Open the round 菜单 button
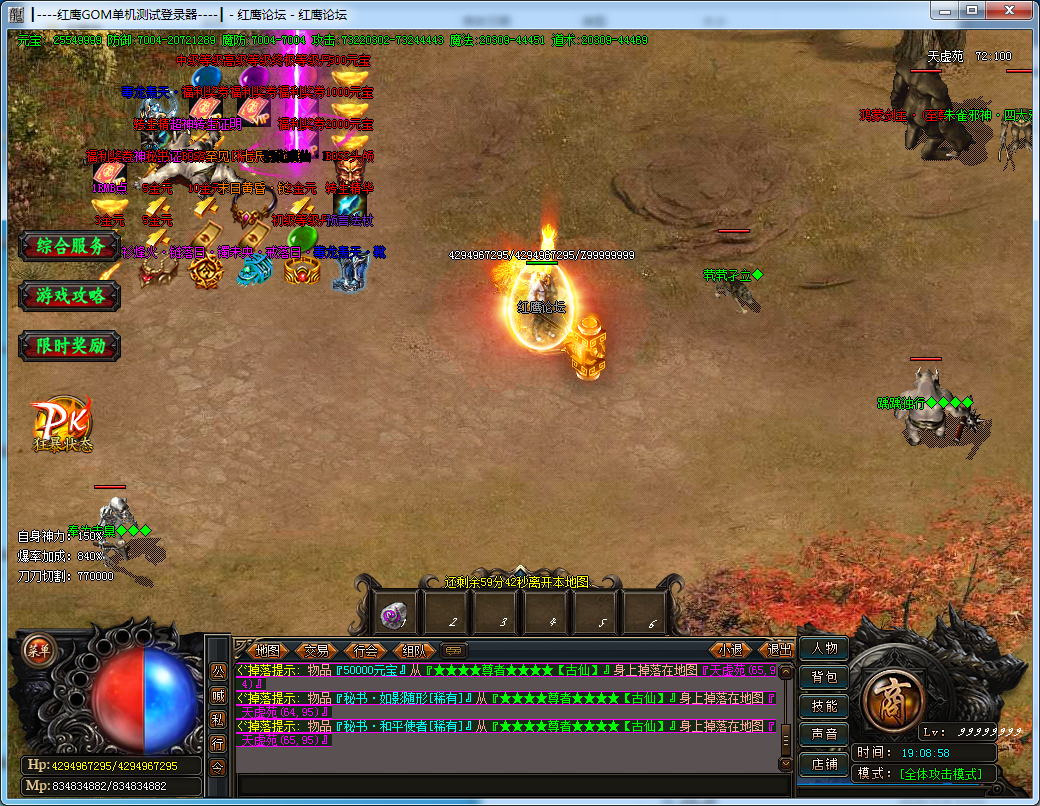 pos(38,649)
